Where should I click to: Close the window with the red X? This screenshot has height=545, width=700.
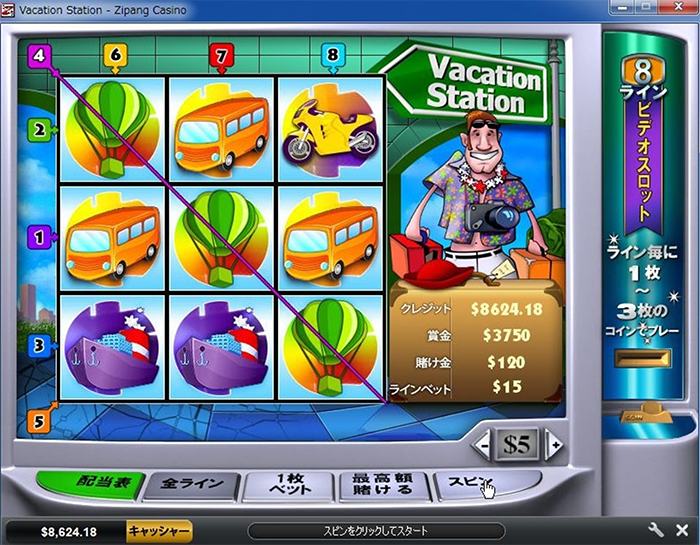pyautogui.click(x=679, y=9)
